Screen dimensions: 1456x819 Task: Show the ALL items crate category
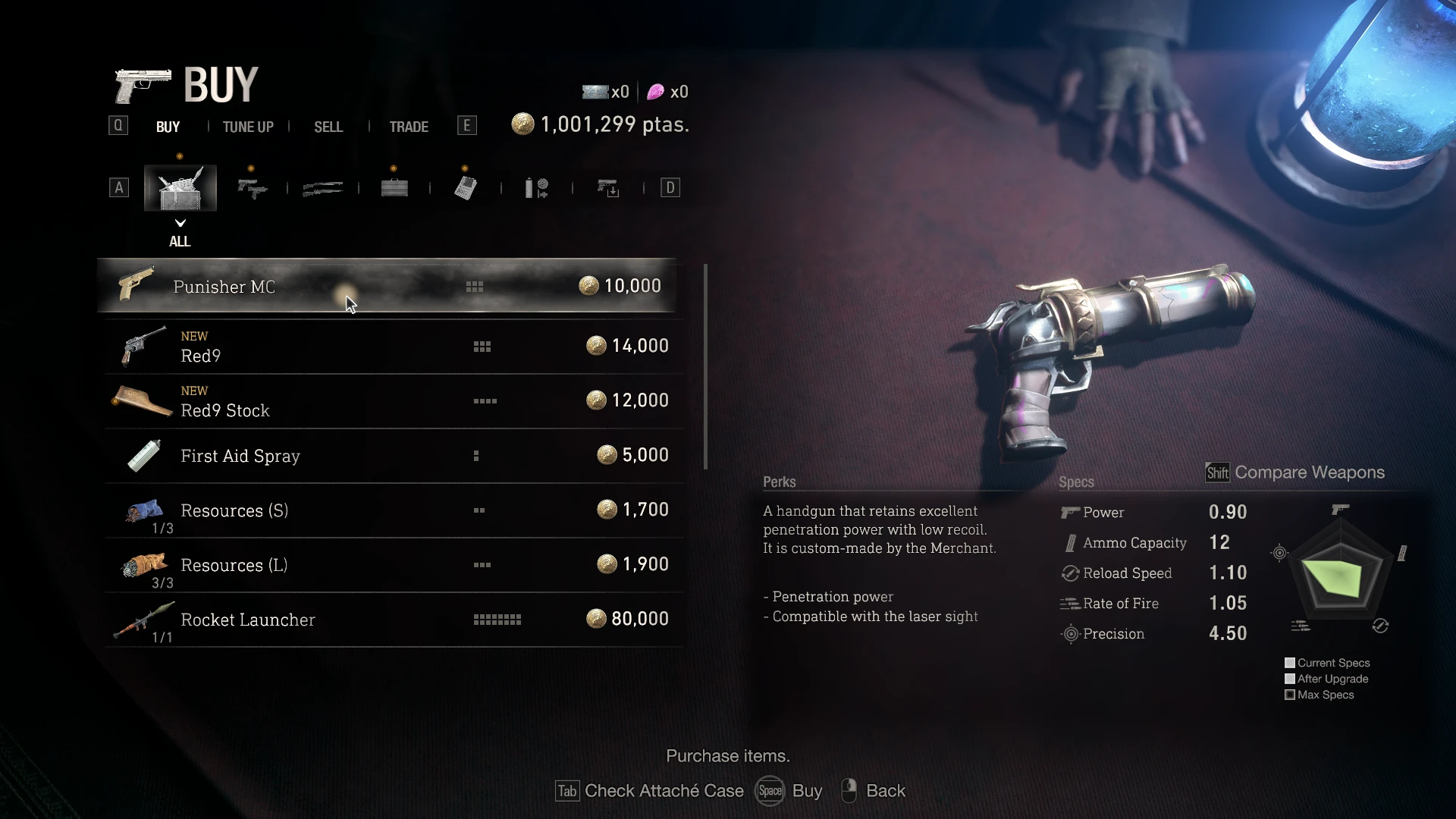click(180, 188)
